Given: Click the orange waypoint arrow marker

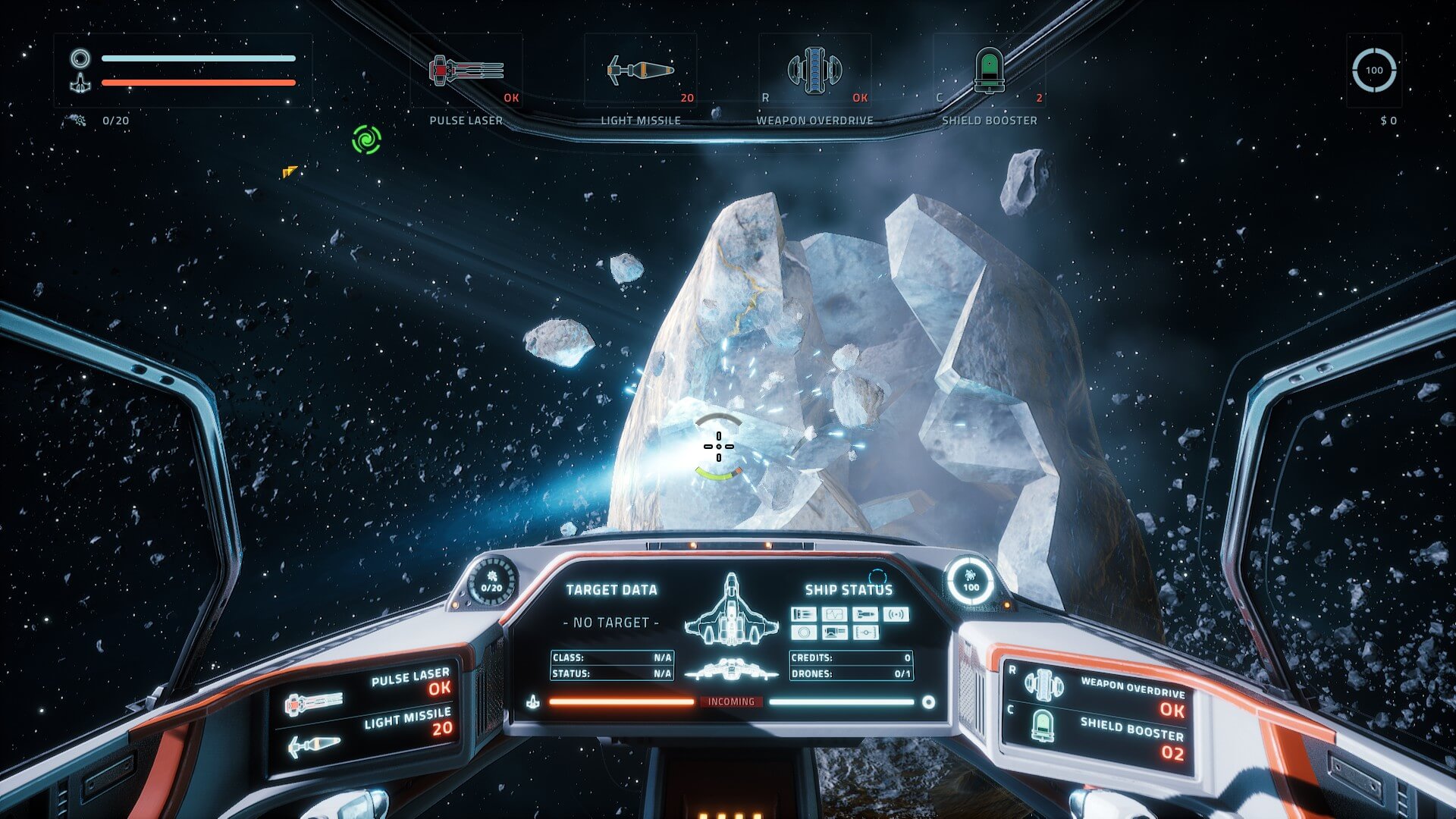Looking at the screenshot, I should tap(290, 172).
